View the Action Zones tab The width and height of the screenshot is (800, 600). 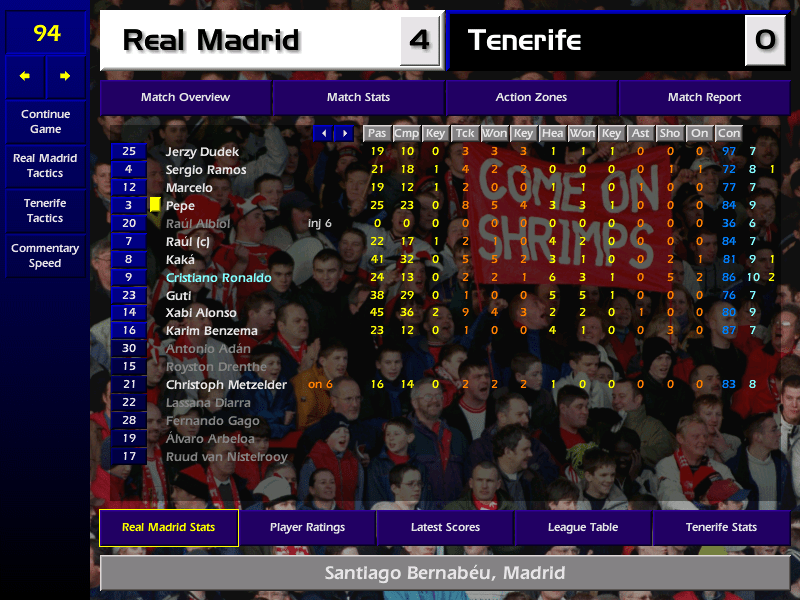pyautogui.click(x=531, y=98)
